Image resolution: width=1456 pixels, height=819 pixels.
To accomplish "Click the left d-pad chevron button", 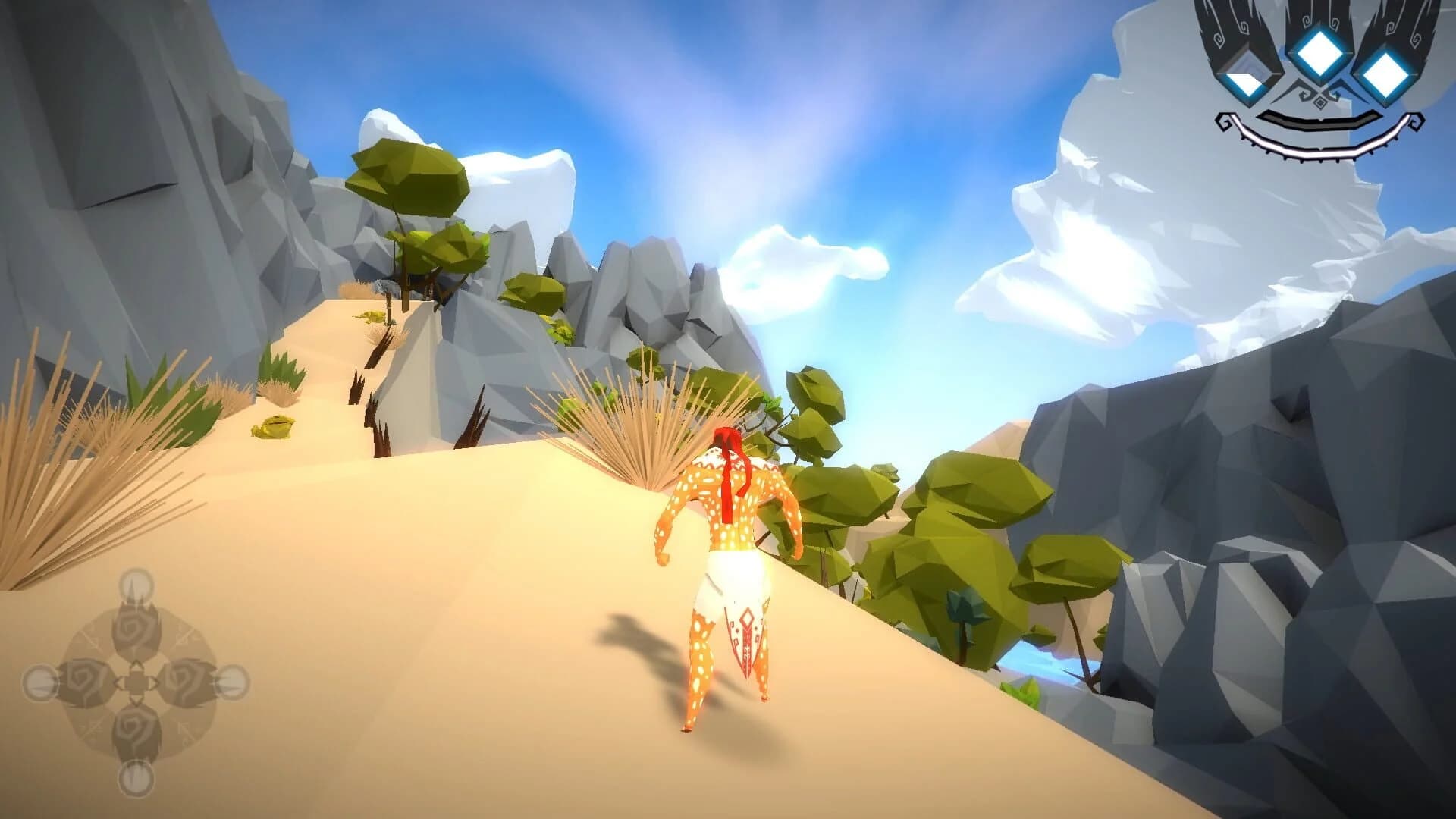I will [x=119, y=682].
